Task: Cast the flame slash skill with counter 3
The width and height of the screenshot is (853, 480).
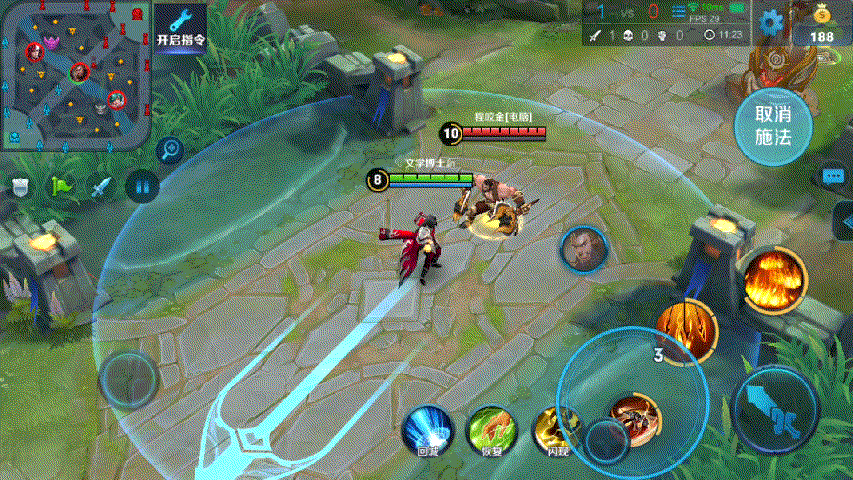Action: pyautogui.click(x=687, y=330)
